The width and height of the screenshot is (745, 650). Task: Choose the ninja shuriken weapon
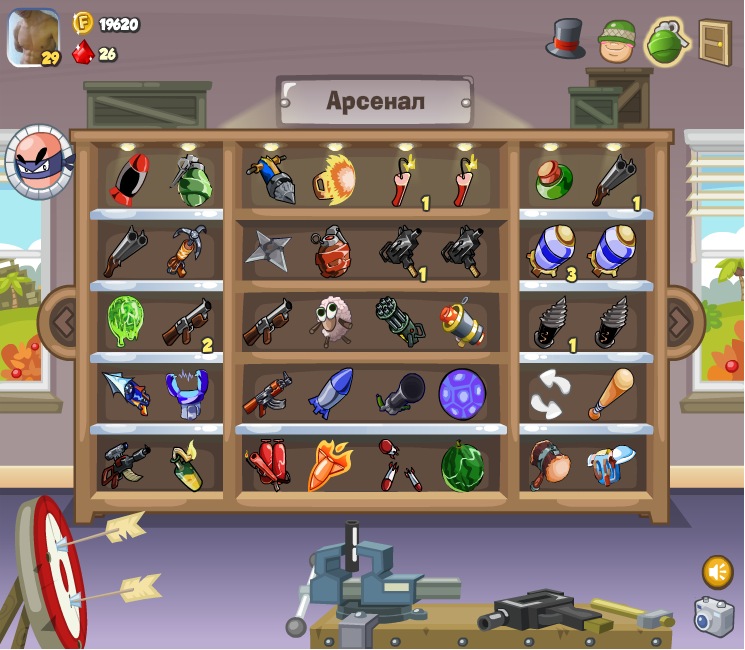[x=268, y=250]
